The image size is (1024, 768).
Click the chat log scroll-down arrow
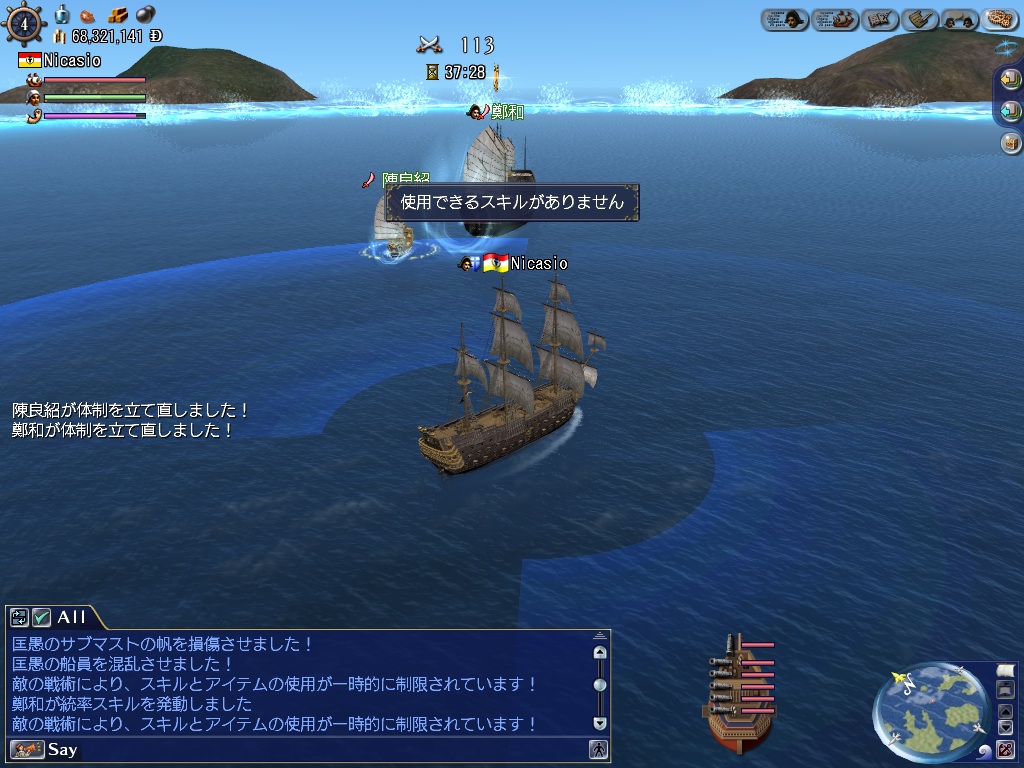tap(600, 722)
